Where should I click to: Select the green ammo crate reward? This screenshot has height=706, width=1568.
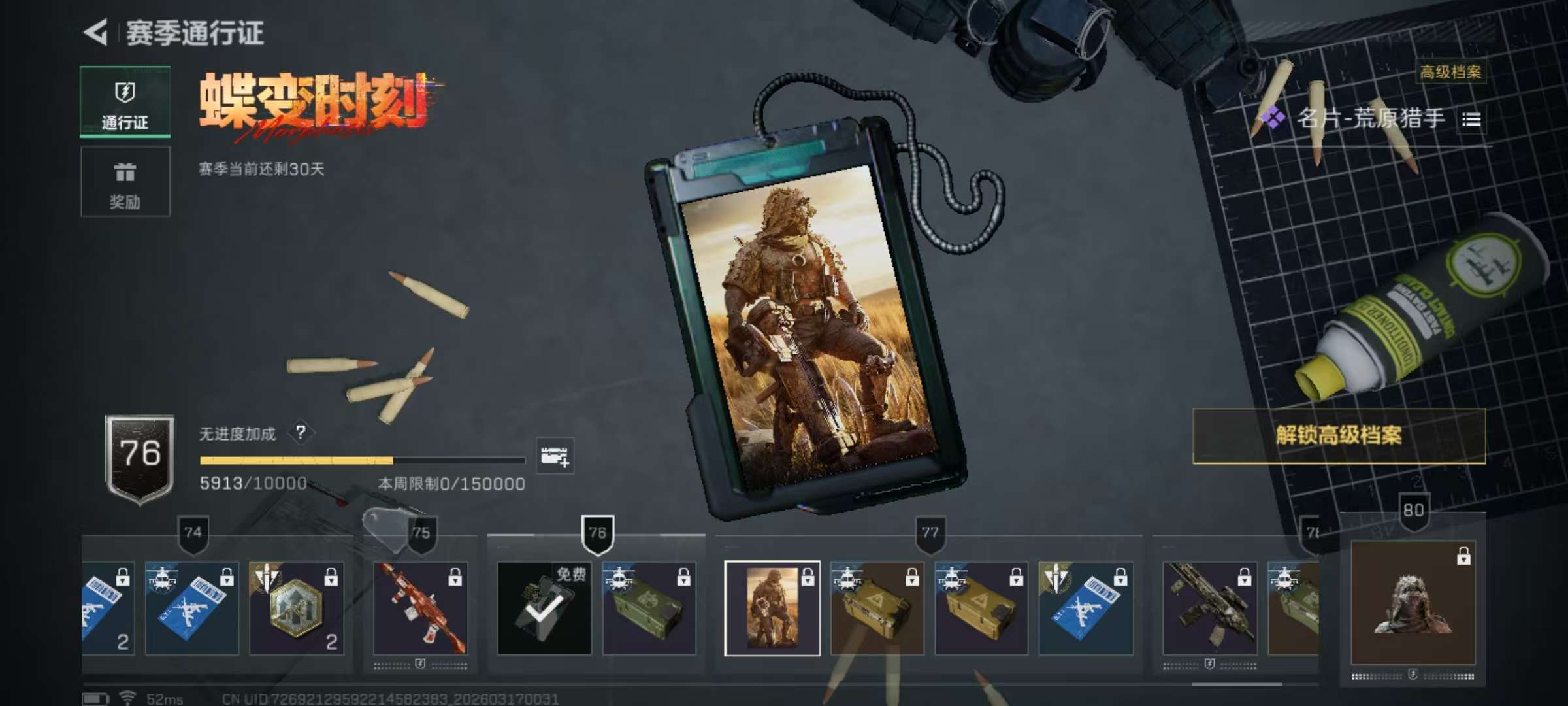(649, 608)
